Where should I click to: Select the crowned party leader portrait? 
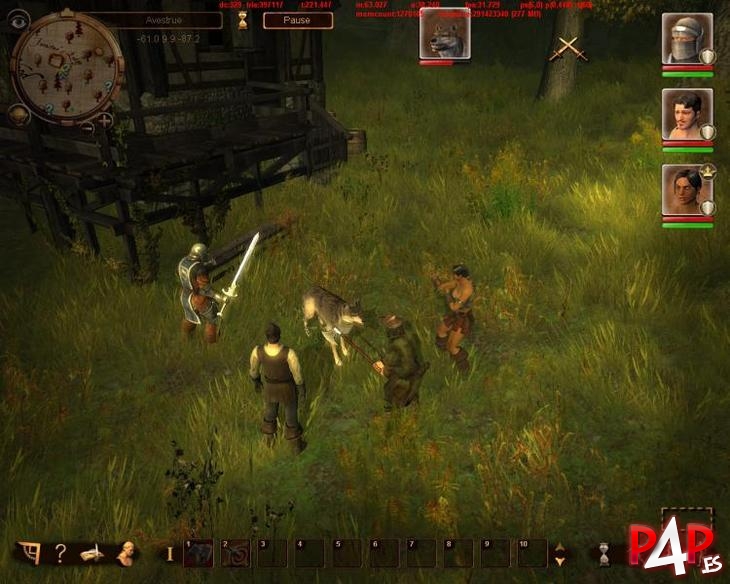click(x=686, y=191)
